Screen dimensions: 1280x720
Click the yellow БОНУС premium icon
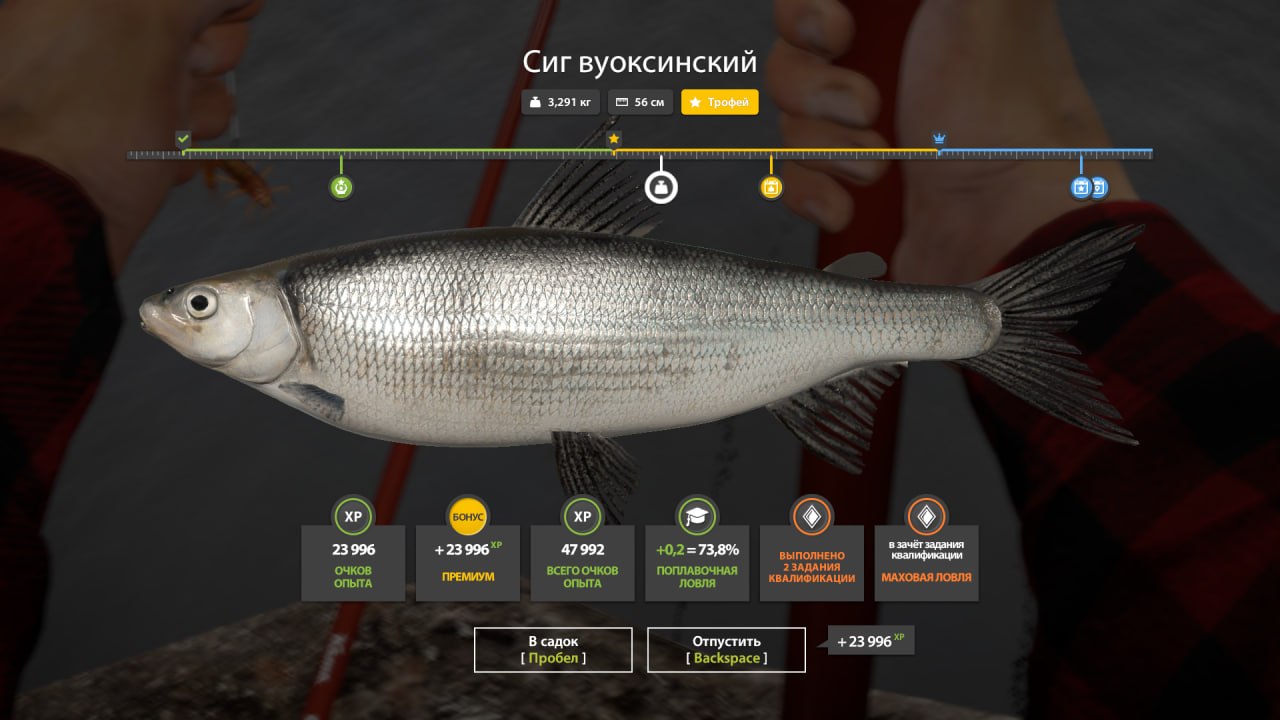tap(468, 517)
